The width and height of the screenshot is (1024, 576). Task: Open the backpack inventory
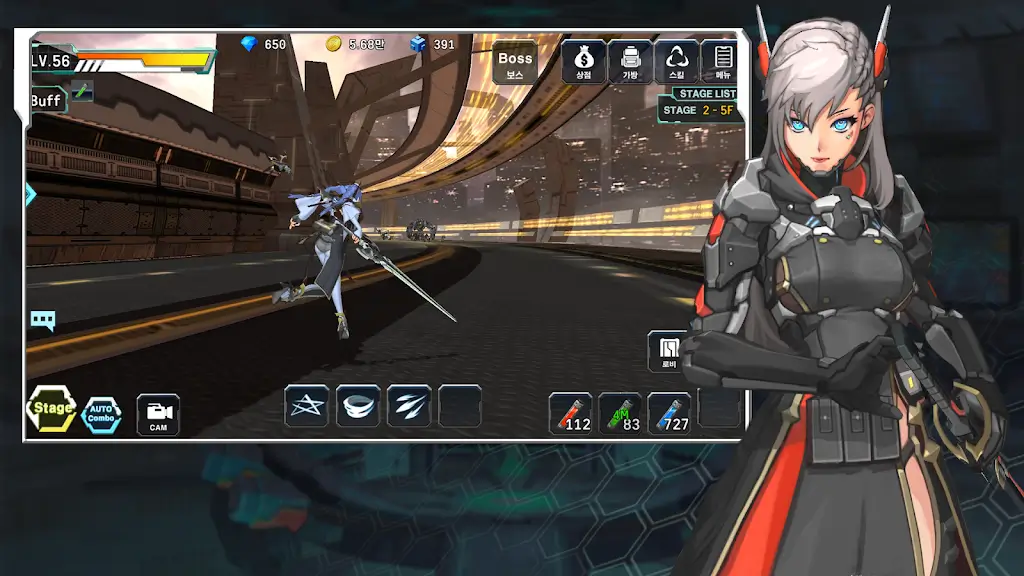[630, 62]
